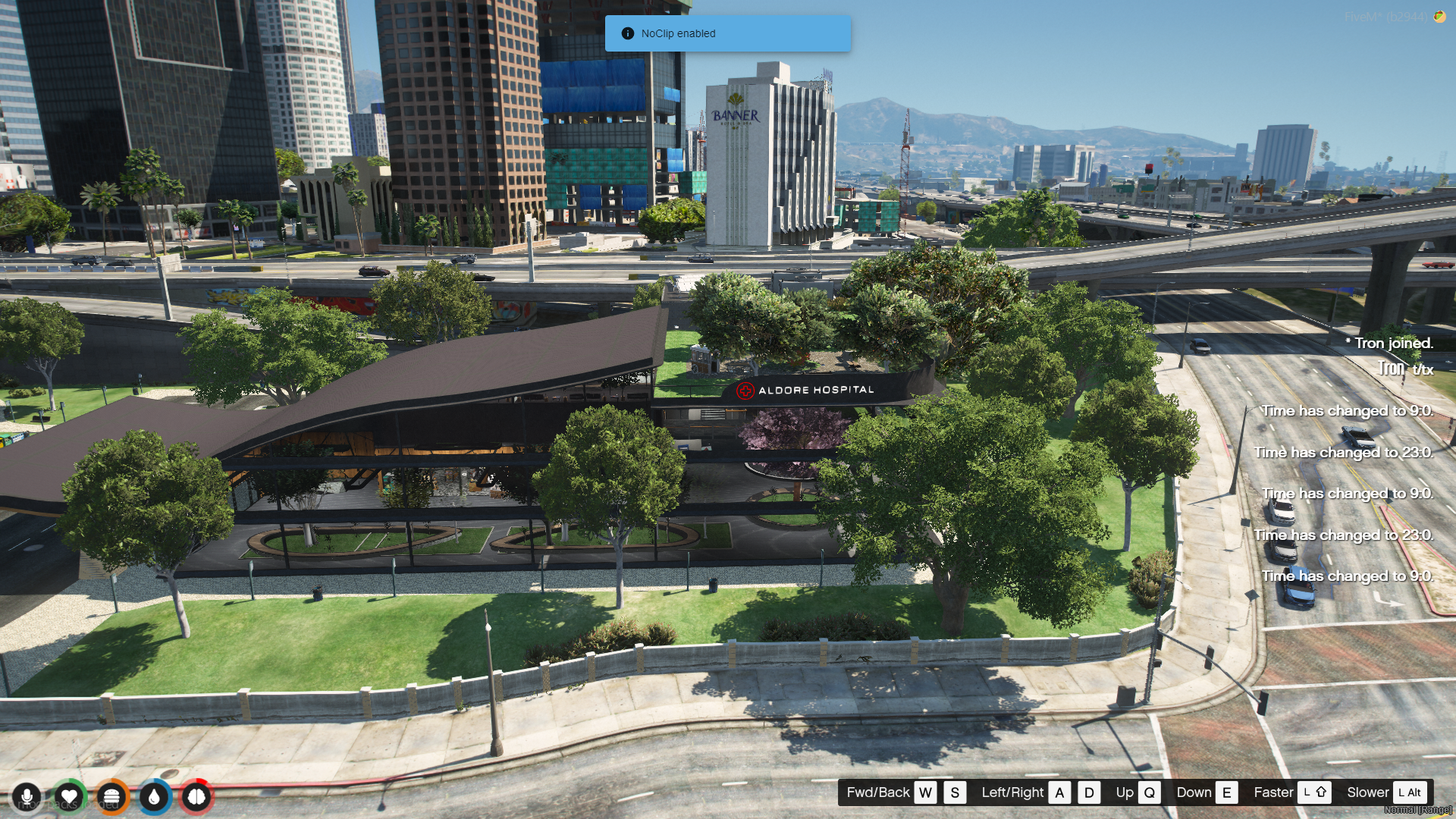Select the heart health status icon
Viewport: 1456px width, 819px height.
[x=69, y=797]
